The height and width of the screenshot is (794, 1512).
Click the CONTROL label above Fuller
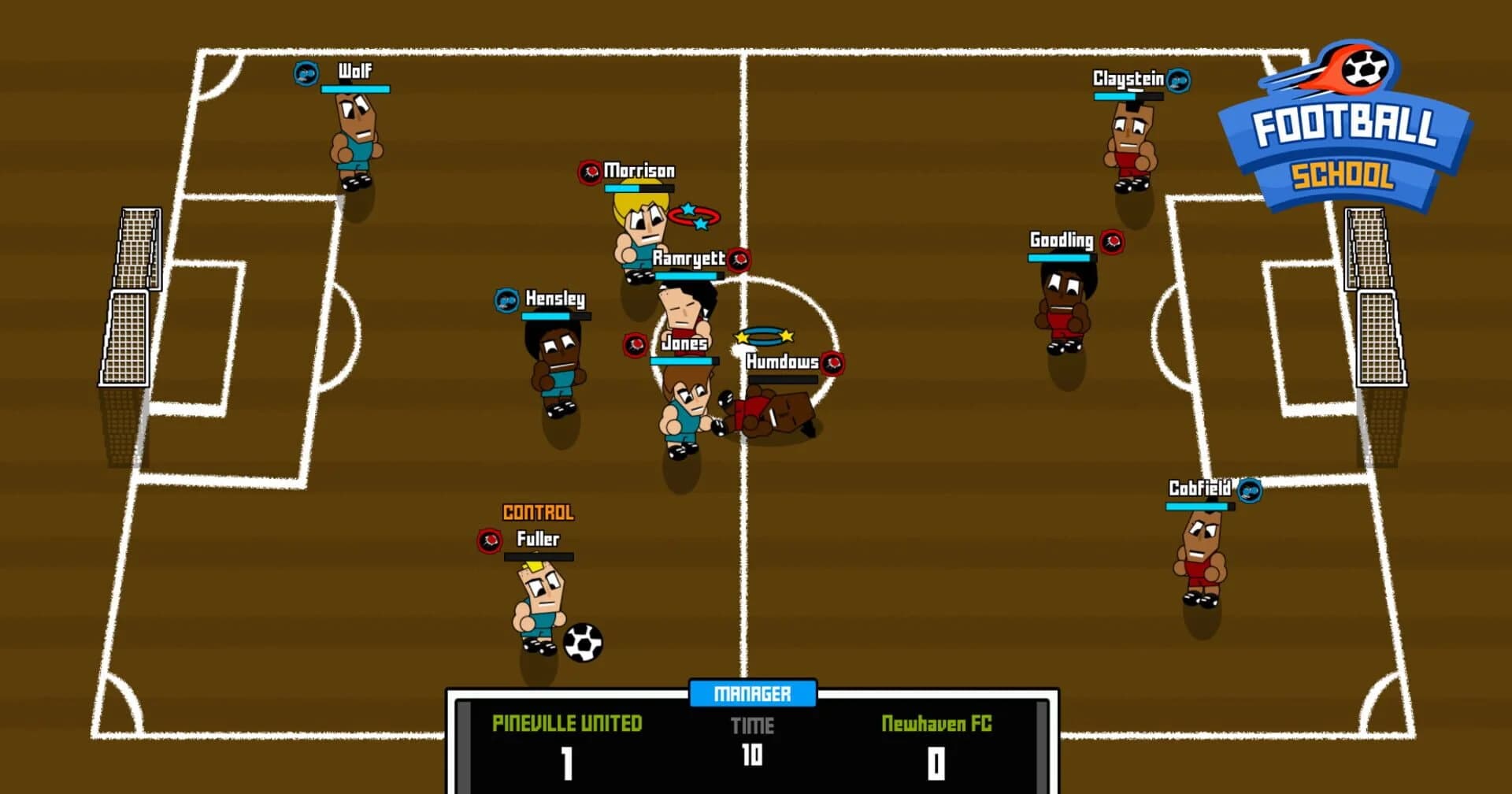[539, 512]
